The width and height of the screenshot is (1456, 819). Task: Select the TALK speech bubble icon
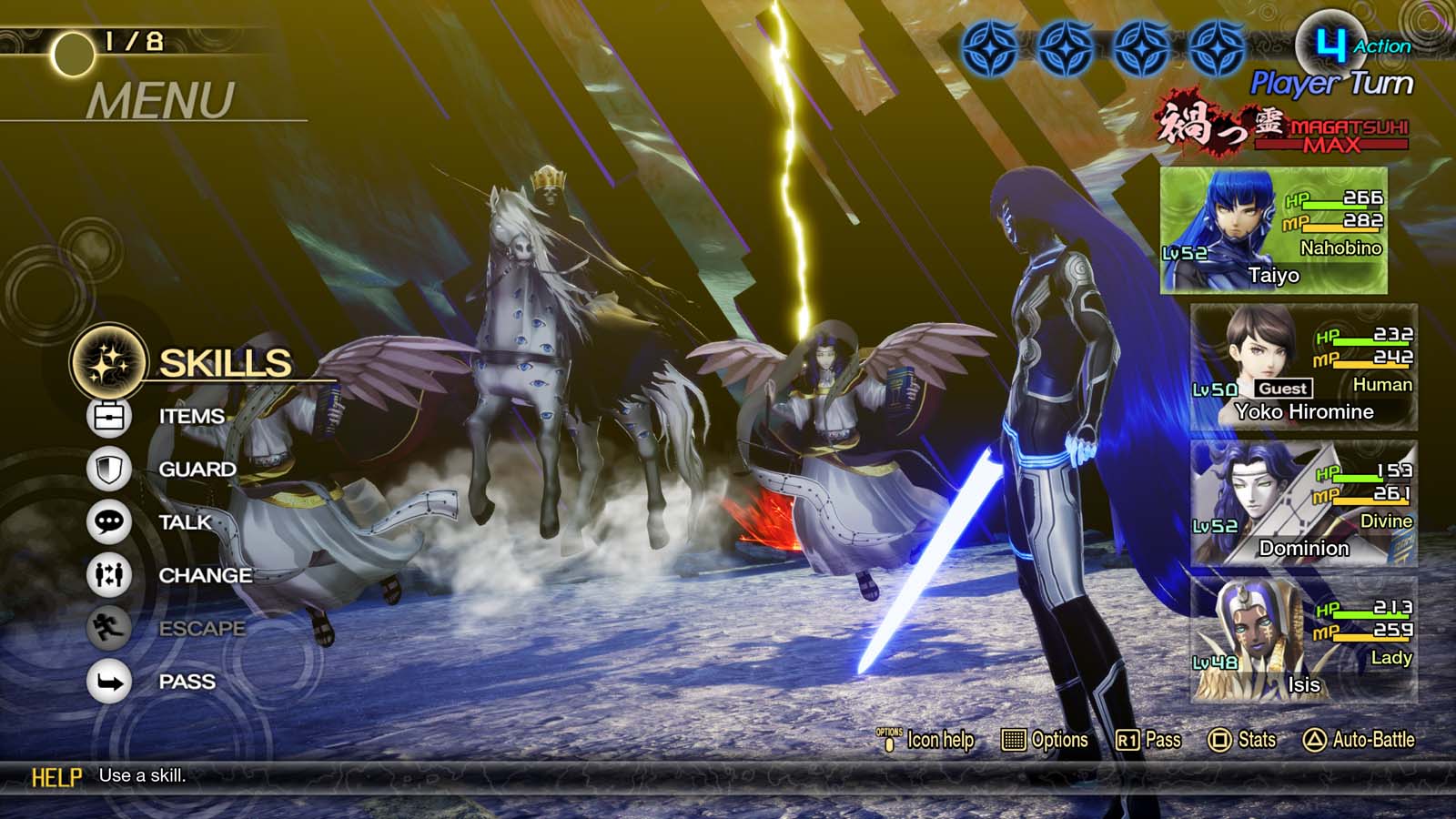(x=108, y=521)
